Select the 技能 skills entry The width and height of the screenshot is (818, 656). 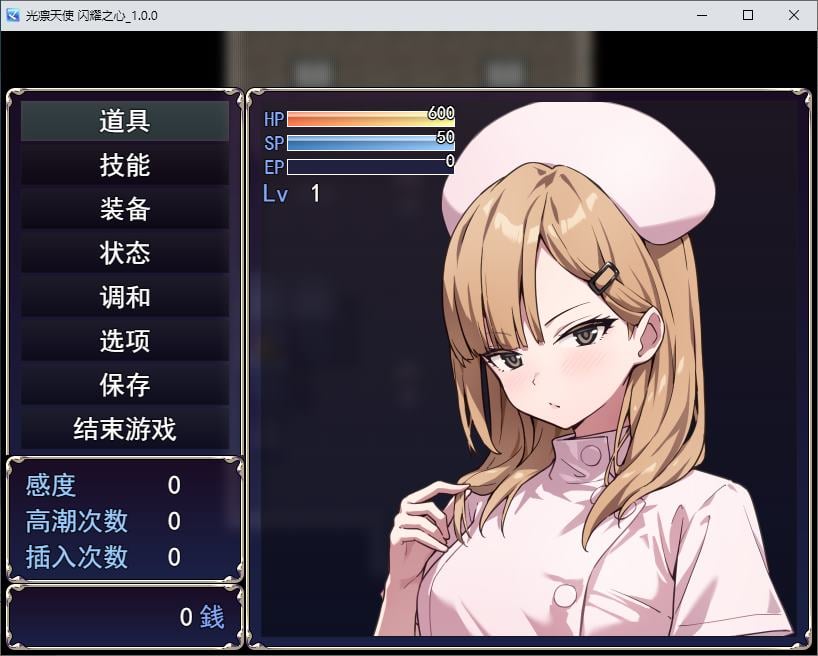point(125,165)
